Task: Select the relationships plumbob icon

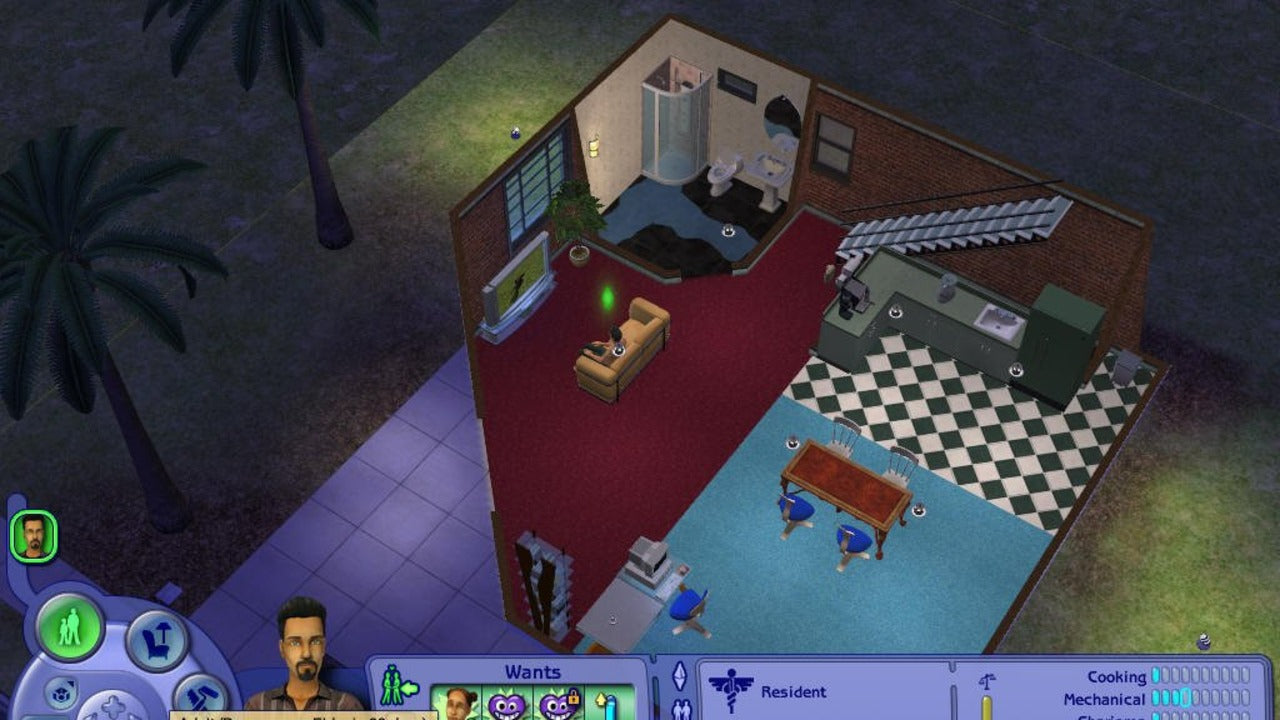Action: (679, 678)
